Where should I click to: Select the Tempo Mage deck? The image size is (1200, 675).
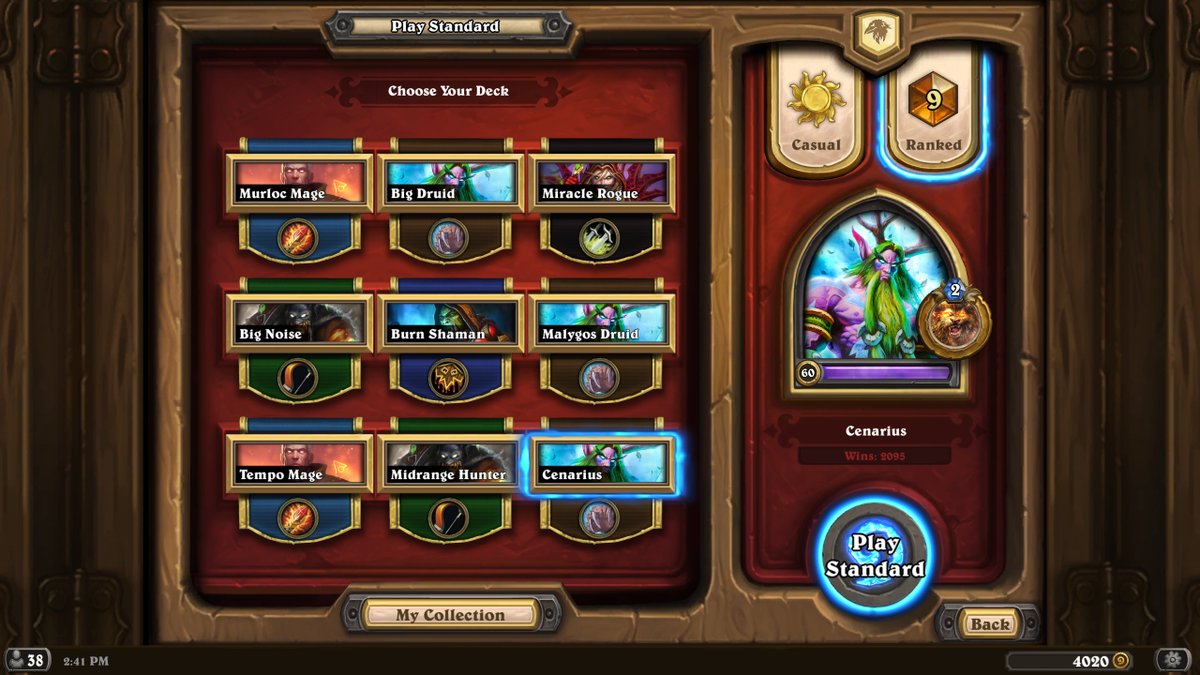pos(299,464)
